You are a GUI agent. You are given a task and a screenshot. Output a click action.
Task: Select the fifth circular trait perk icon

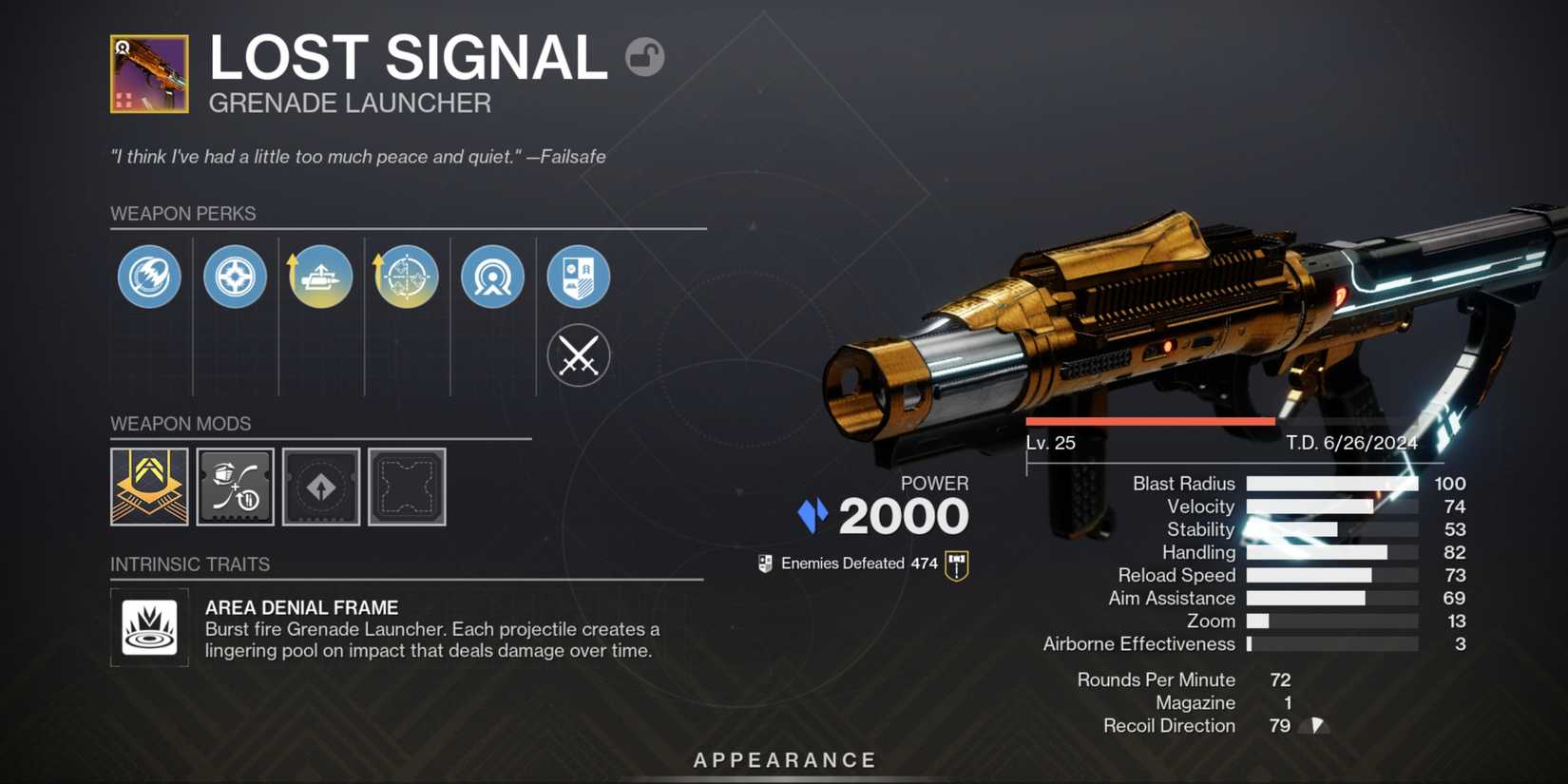(x=492, y=277)
